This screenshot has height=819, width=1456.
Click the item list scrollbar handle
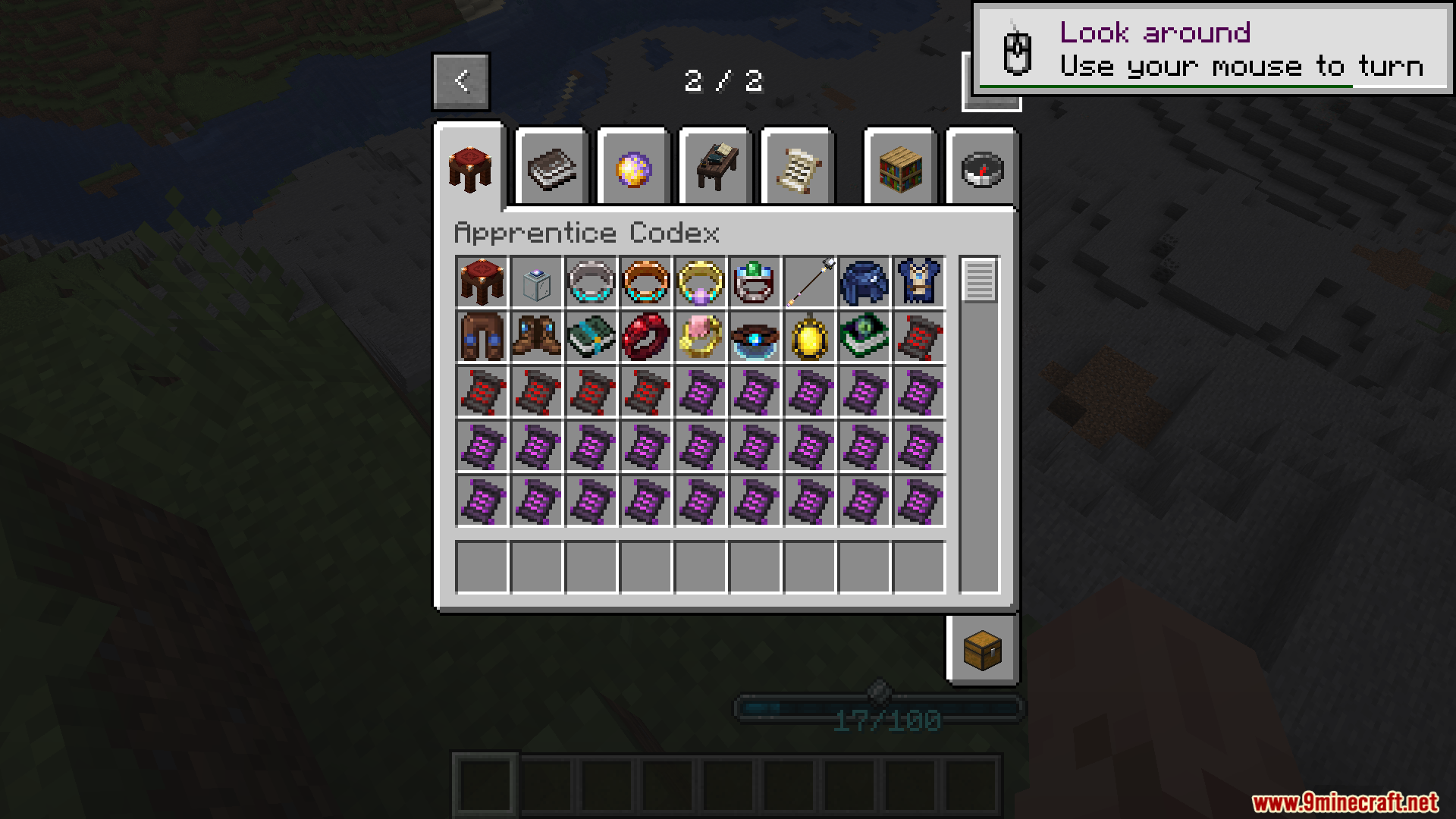point(979,280)
